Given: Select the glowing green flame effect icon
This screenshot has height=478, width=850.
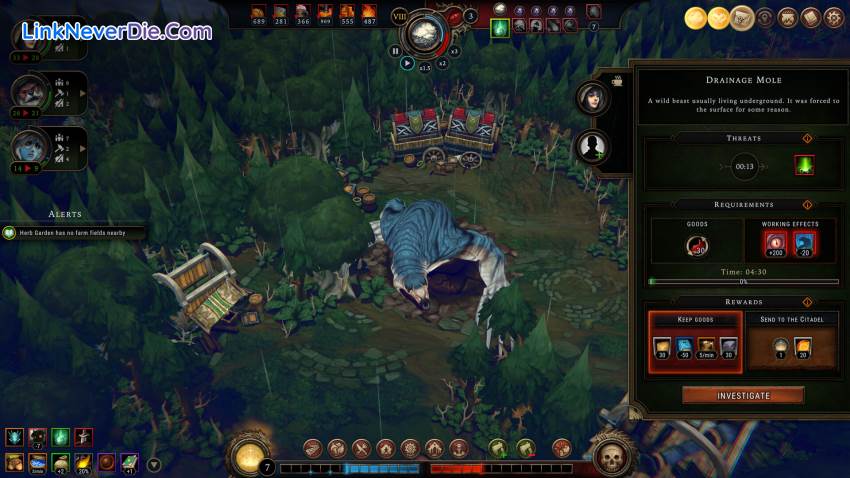Looking at the screenshot, I should click(x=500, y=28).
